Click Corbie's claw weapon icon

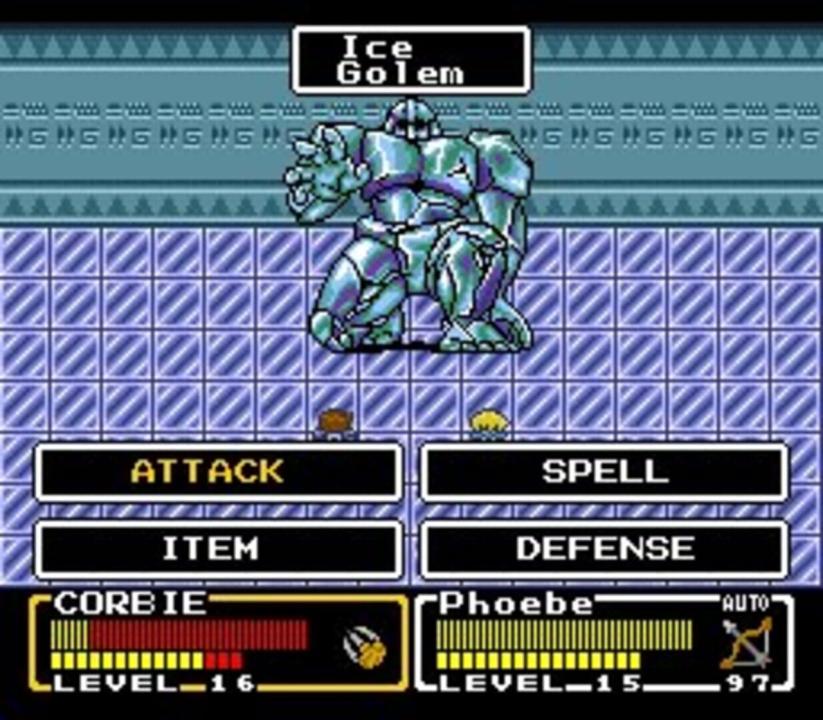(366, 647)
